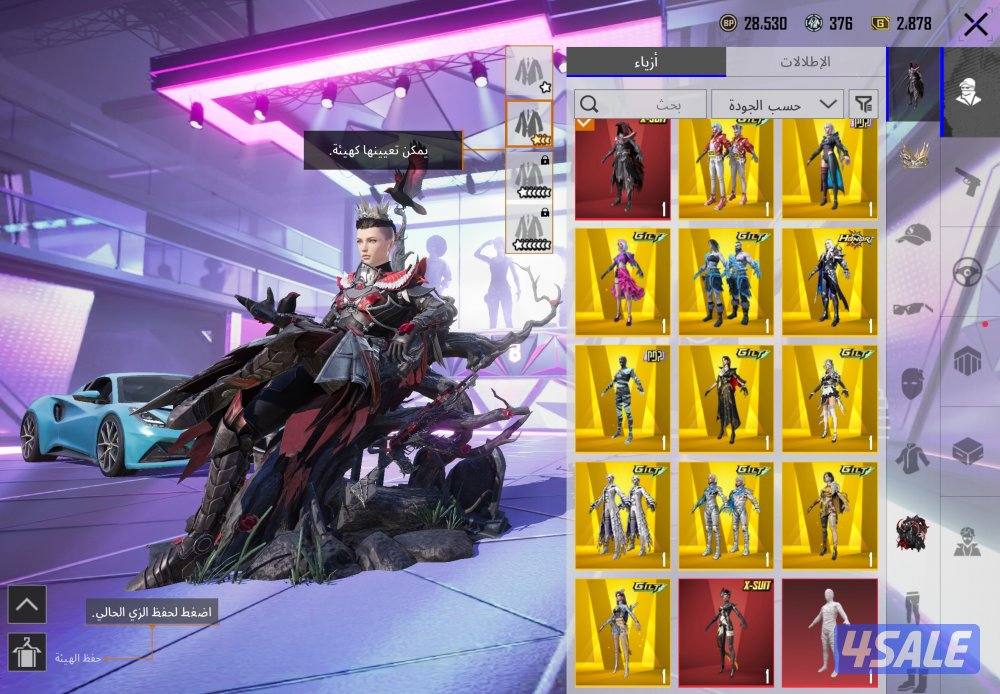The width and height of the screenshot is (1000, 694).
Task: Show the cap headwear category
Action: pos(912,236)
